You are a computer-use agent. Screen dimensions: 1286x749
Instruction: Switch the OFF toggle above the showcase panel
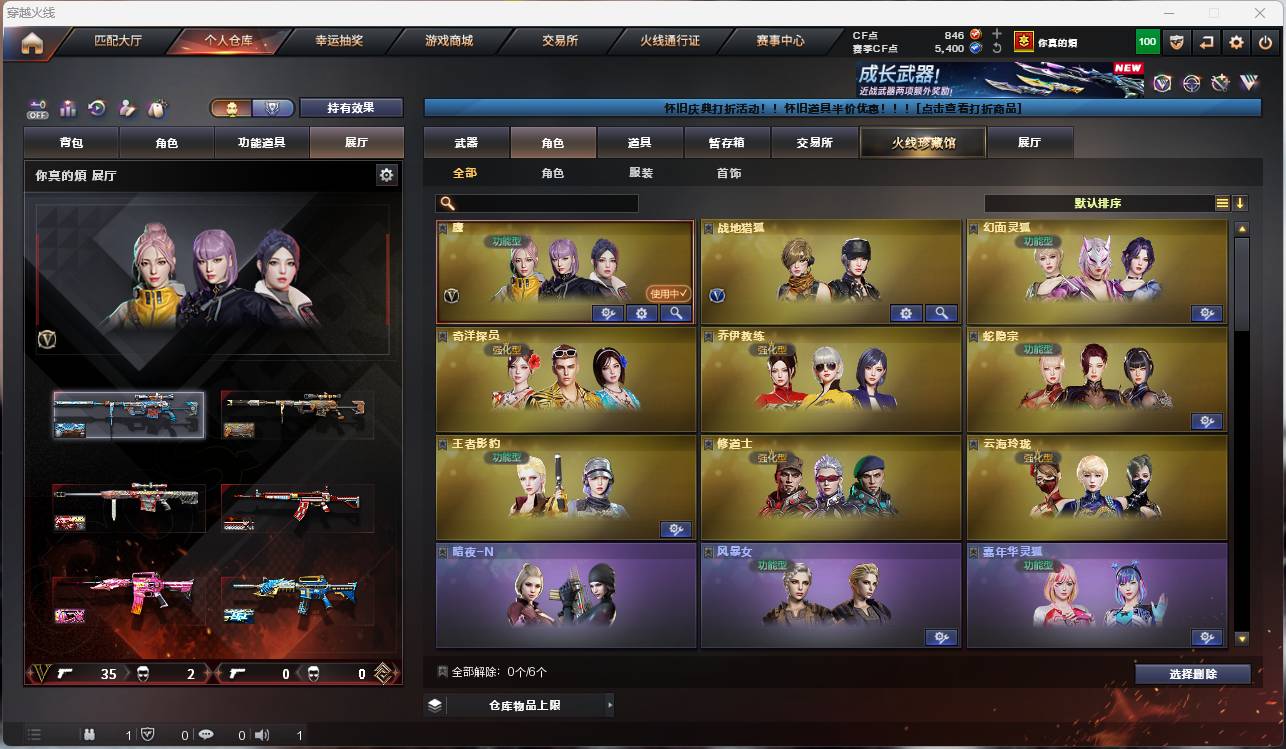(38, 108)
